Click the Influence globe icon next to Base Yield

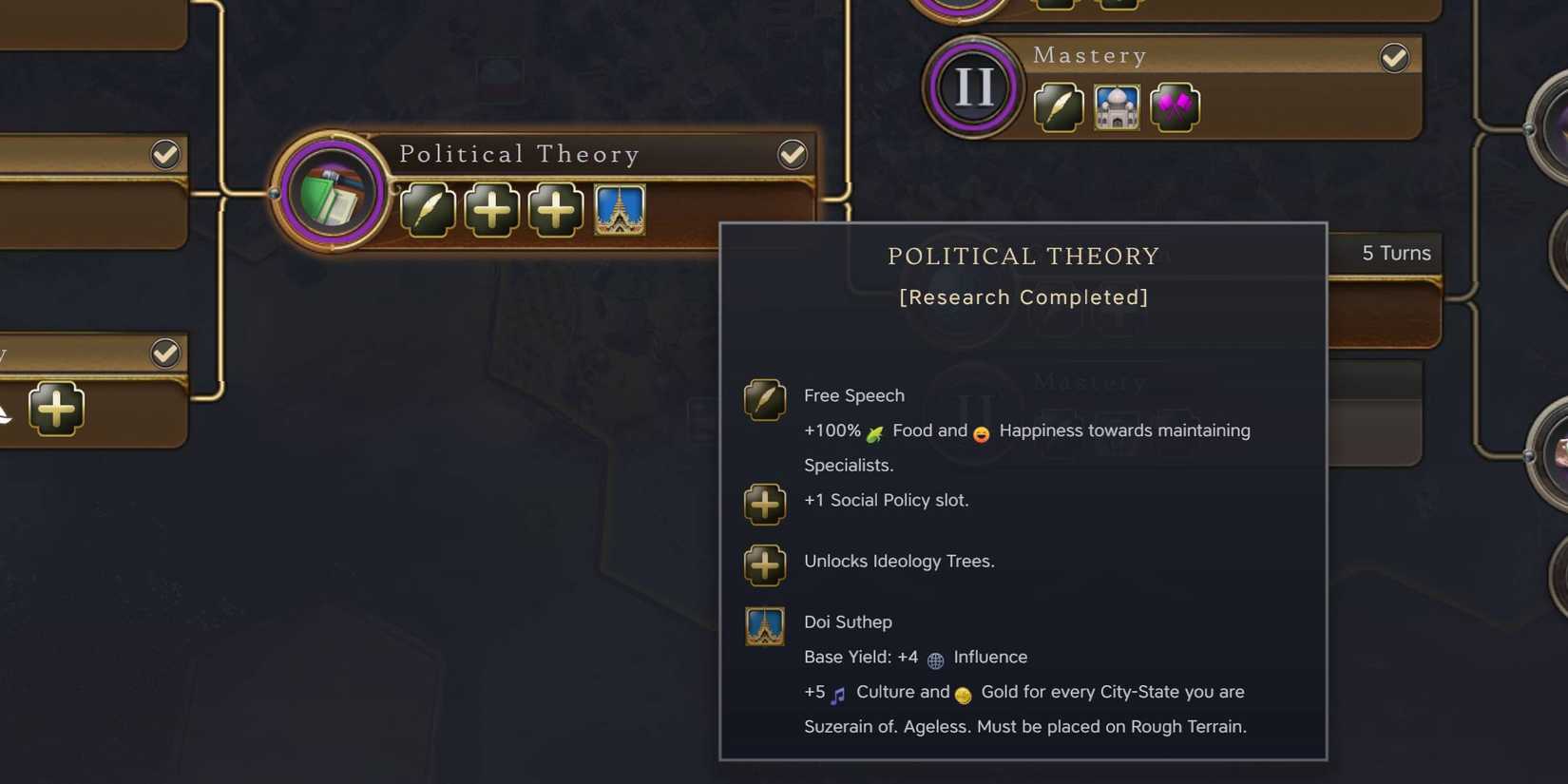tap(935, 660)
